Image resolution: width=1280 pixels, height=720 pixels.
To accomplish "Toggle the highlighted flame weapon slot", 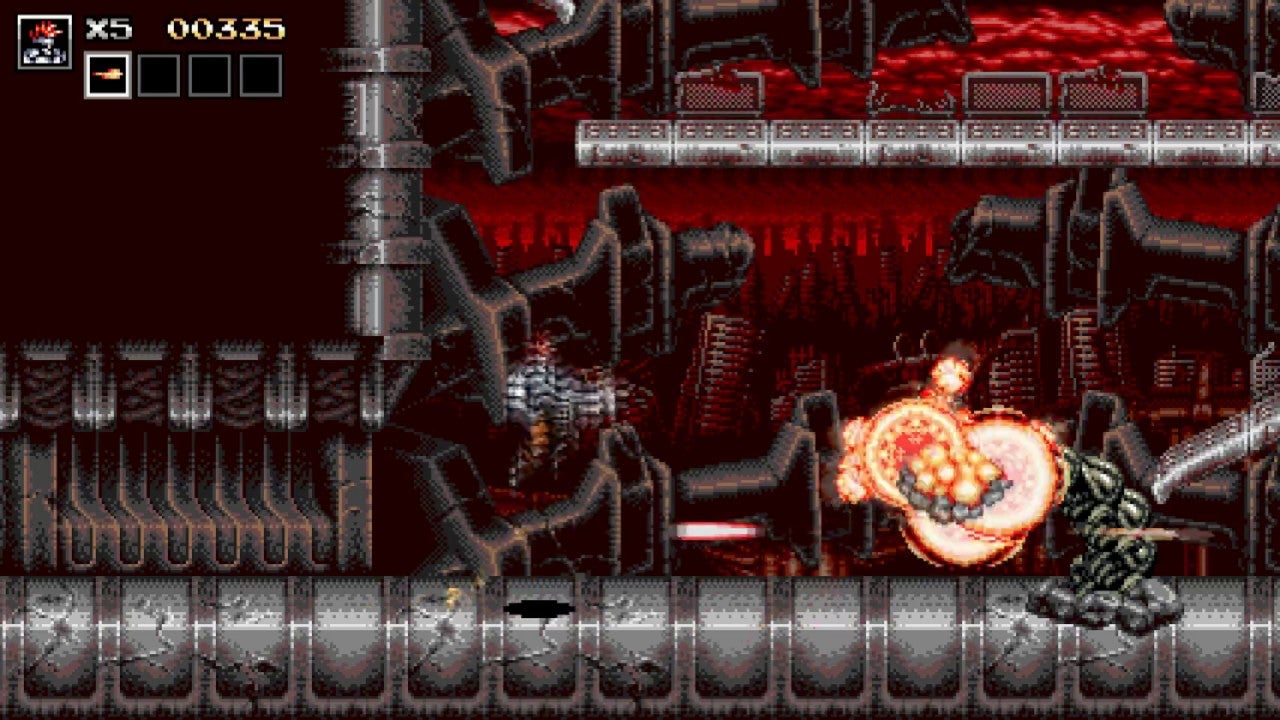I will click(109, 74).
